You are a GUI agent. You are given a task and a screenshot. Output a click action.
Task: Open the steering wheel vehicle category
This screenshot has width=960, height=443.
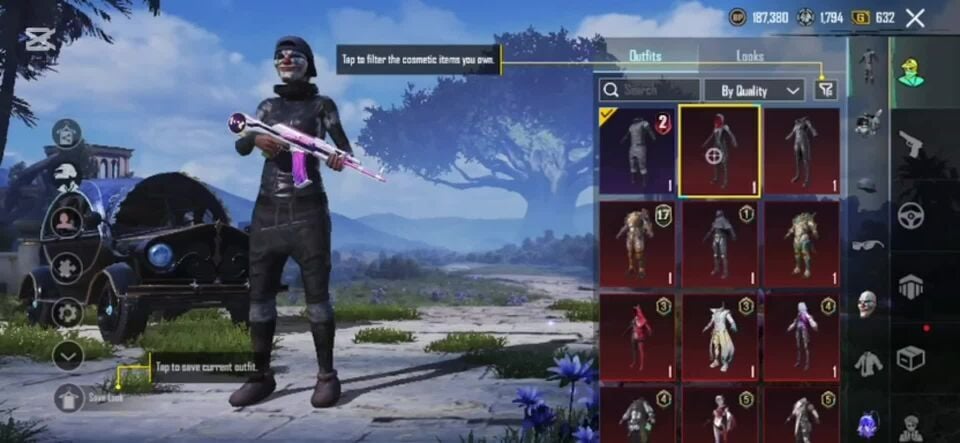[x=910, y=214]
